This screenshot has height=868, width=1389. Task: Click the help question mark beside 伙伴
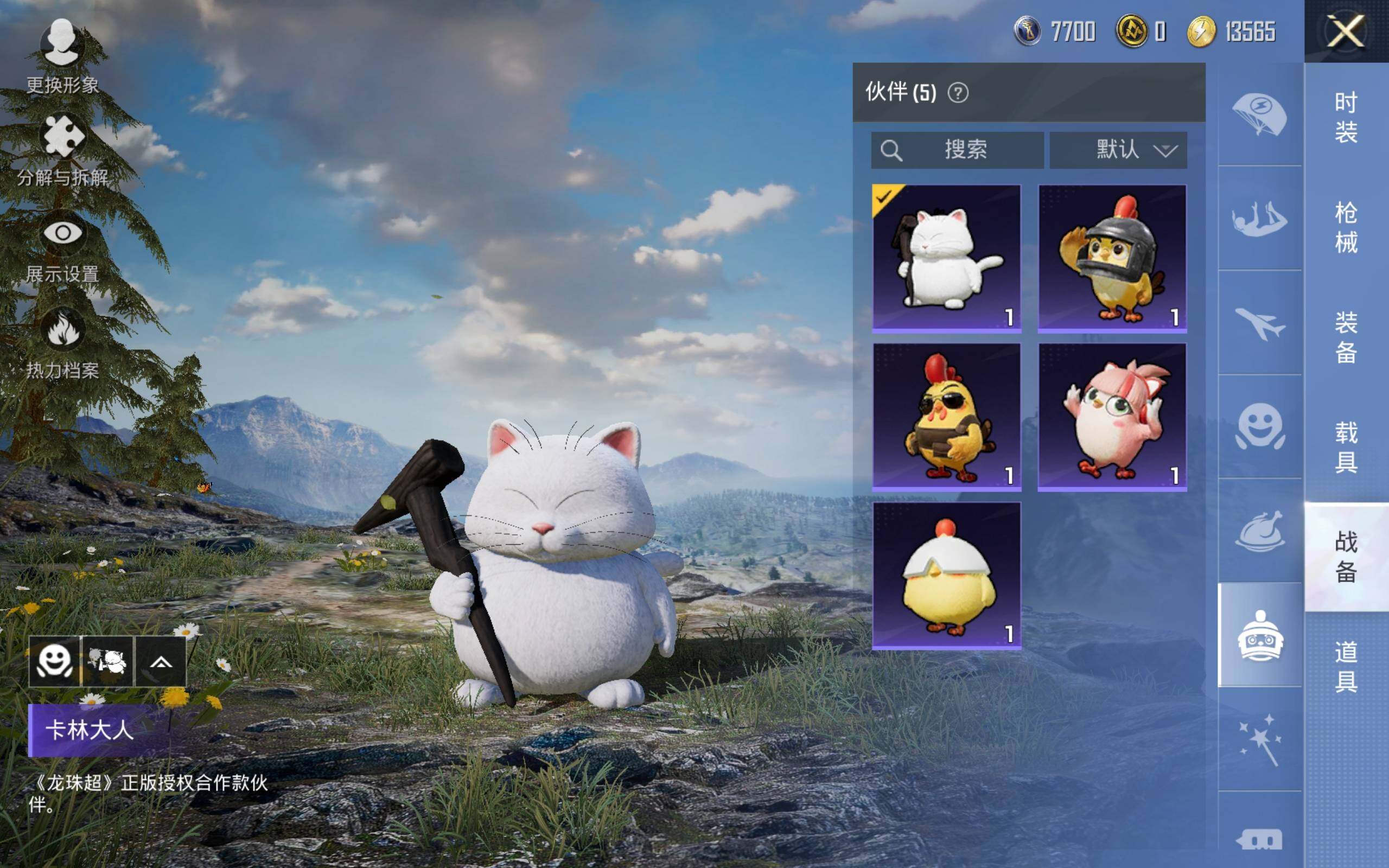pyautogui.click(x=957, y=92)
